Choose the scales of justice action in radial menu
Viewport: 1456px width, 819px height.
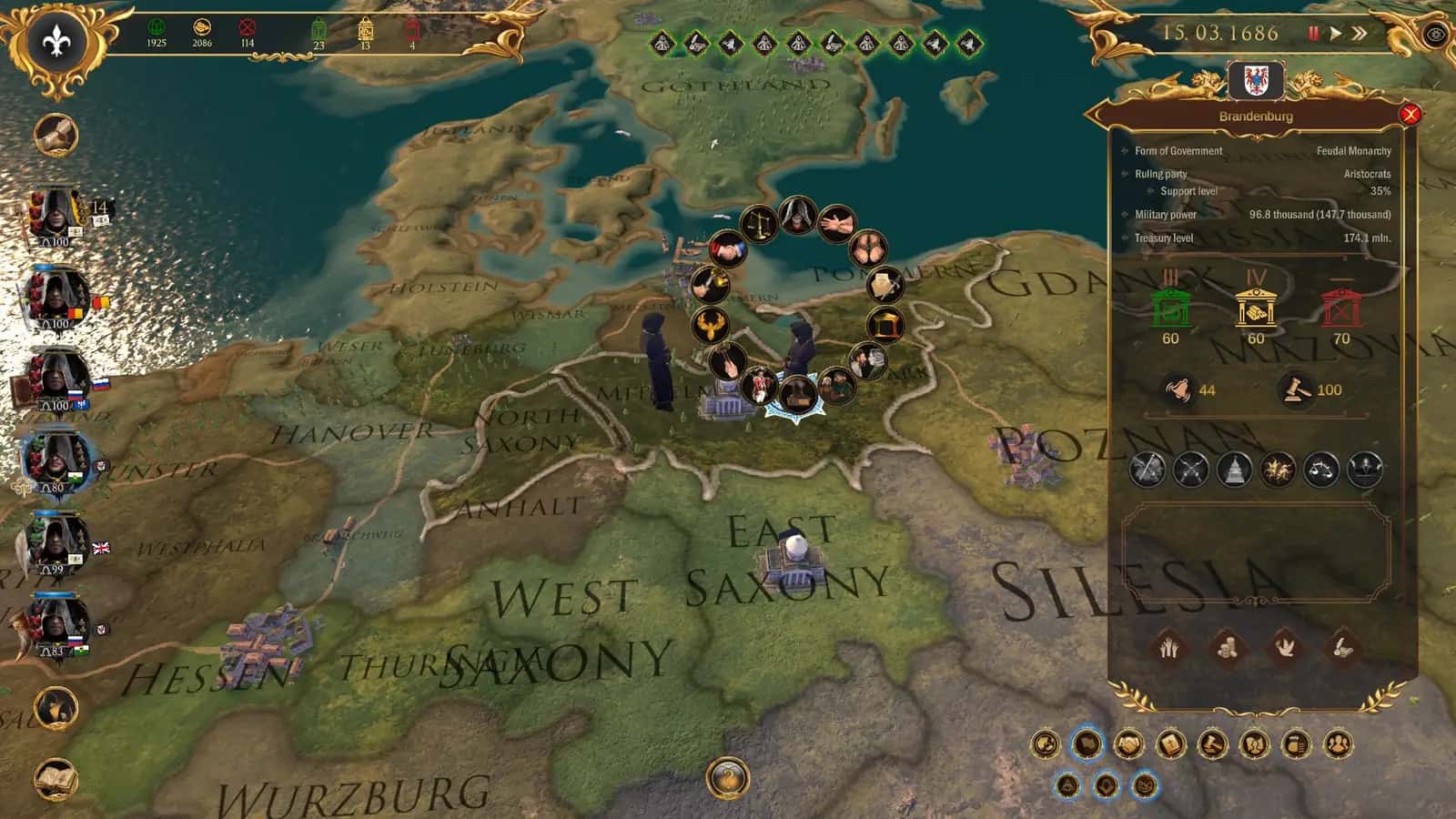pyautogui.click(x=758, y=224)
